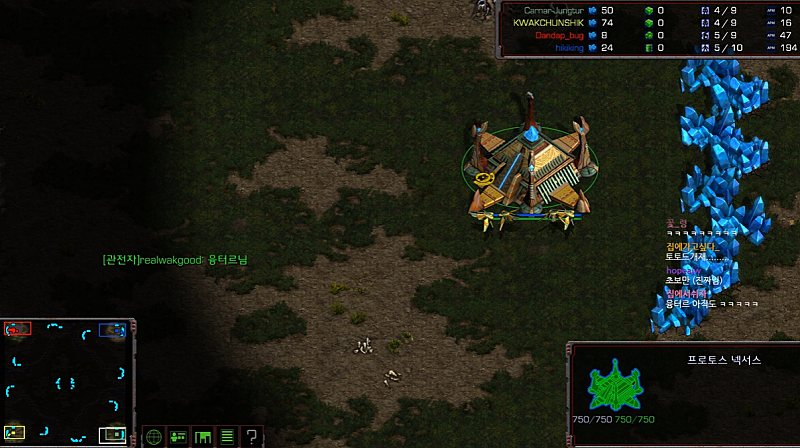Click the green building-shaped button
The height and width of the screenshot is (448, 800).
click(x=203, y=436)
